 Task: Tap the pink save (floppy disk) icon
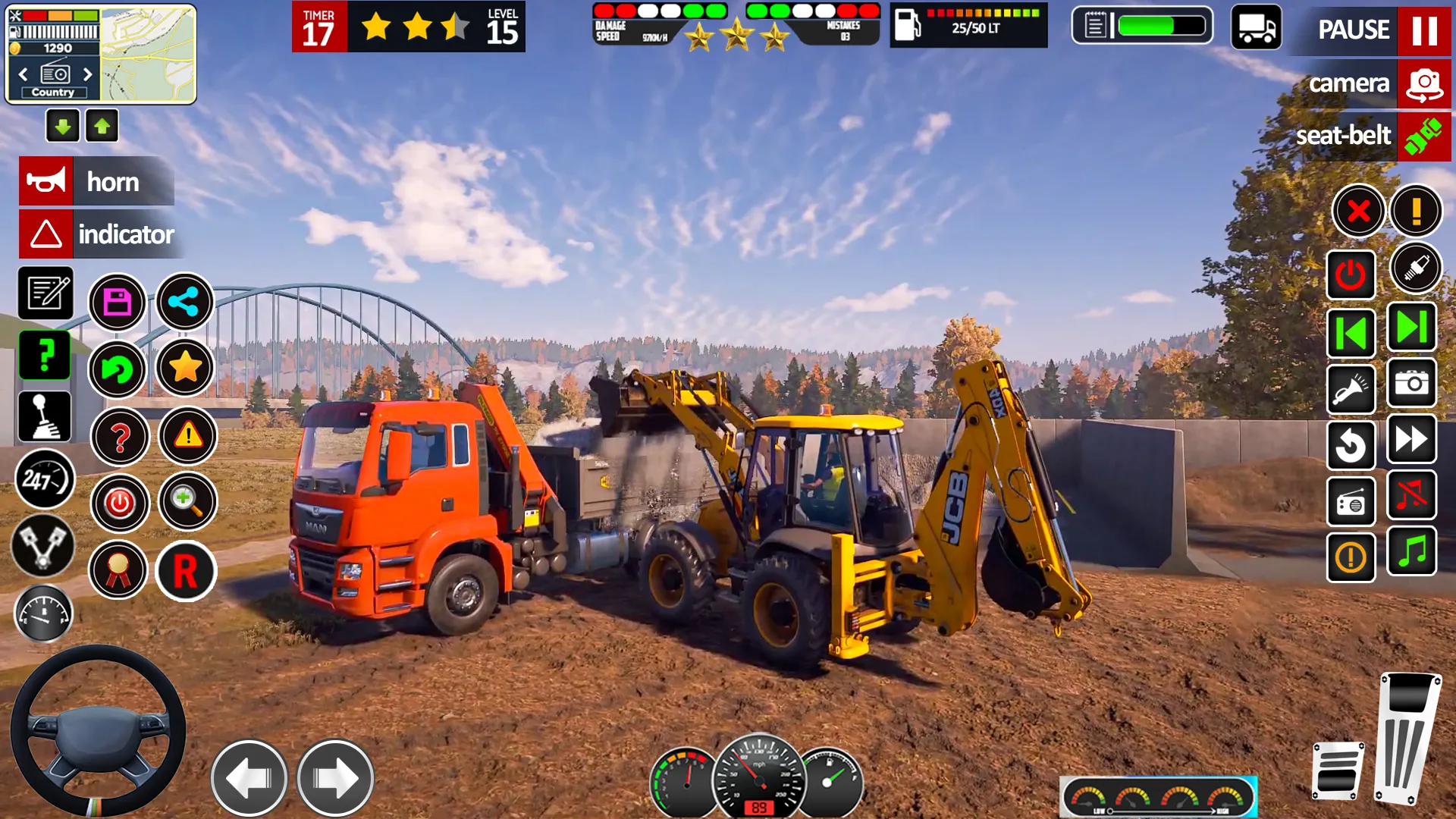(118, 303)
